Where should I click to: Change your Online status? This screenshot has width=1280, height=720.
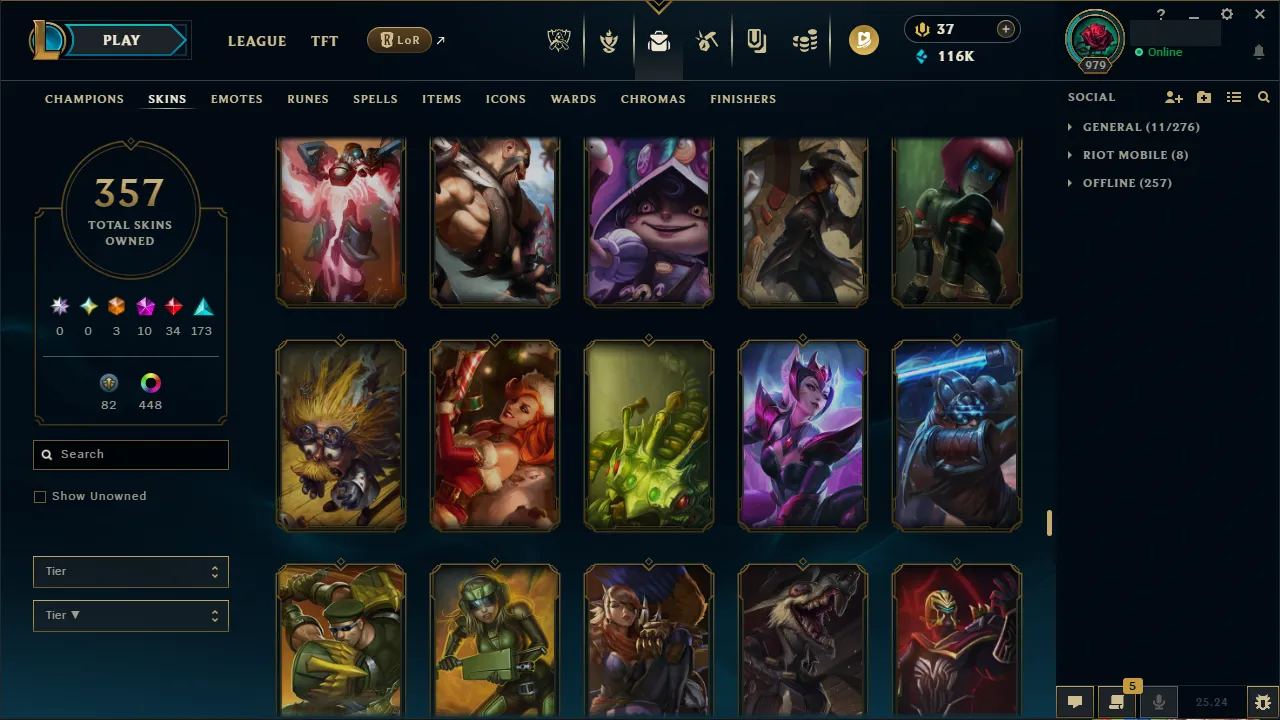1164,52
